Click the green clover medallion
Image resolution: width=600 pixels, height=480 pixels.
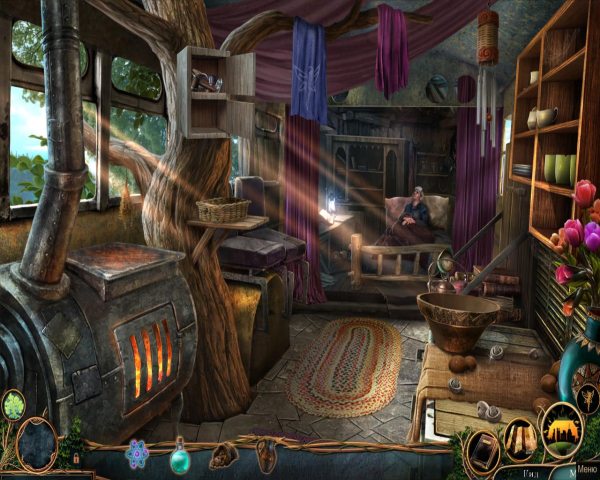coord(14,405)
